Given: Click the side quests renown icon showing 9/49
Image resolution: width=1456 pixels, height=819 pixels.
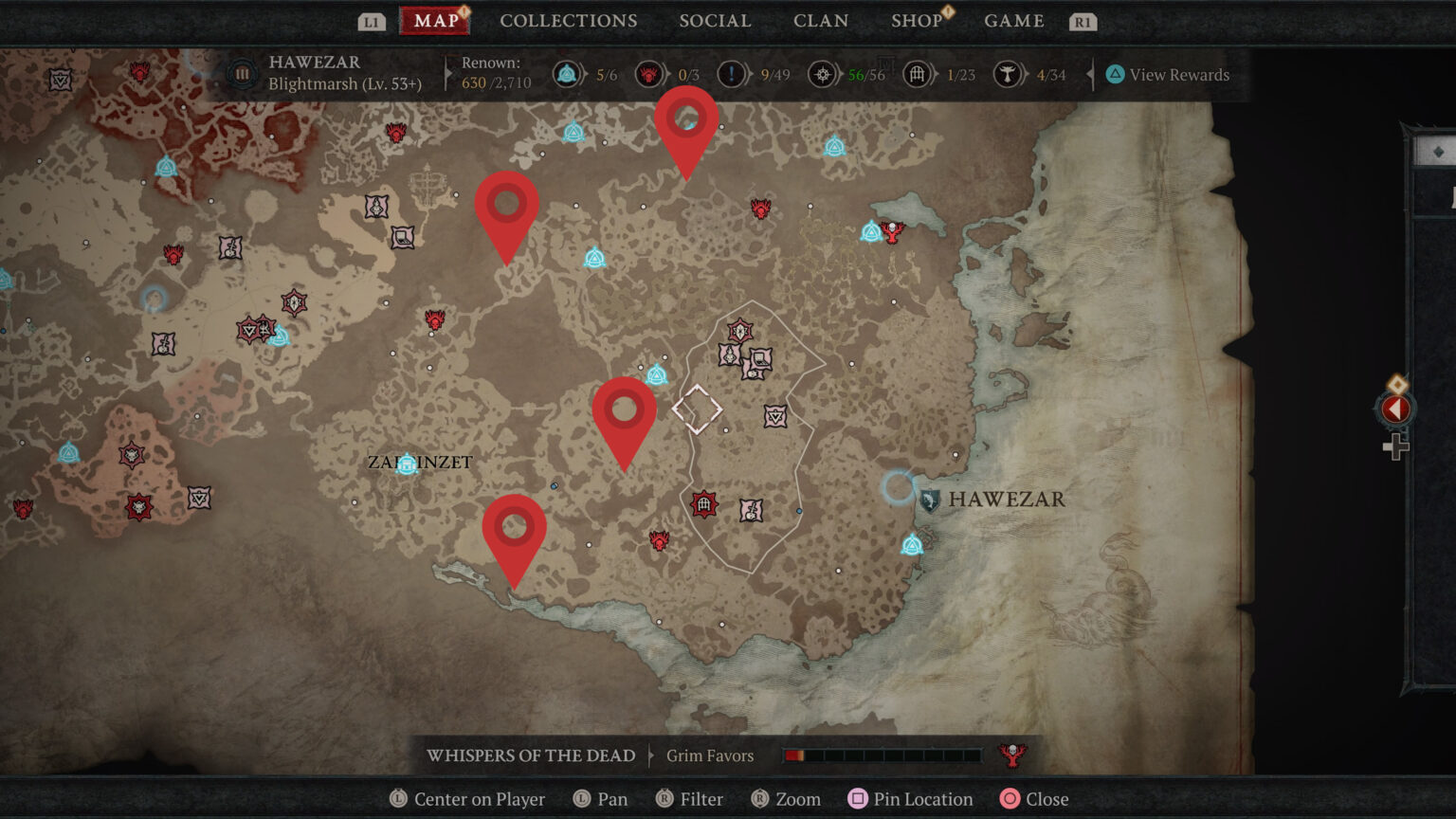Looking at the screenshot, I should [x=731, y=75].
